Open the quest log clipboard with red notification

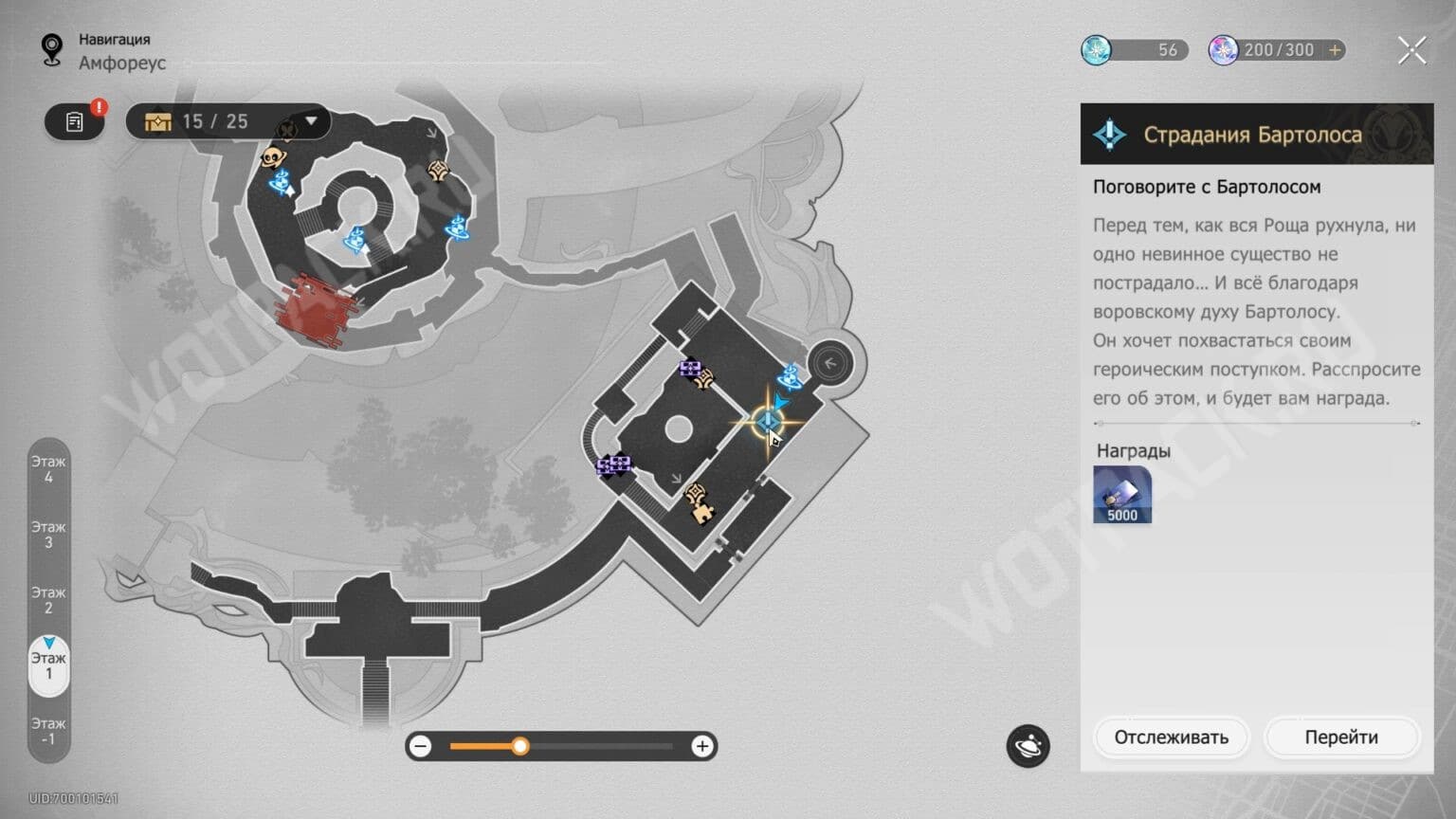click(74, 121)
